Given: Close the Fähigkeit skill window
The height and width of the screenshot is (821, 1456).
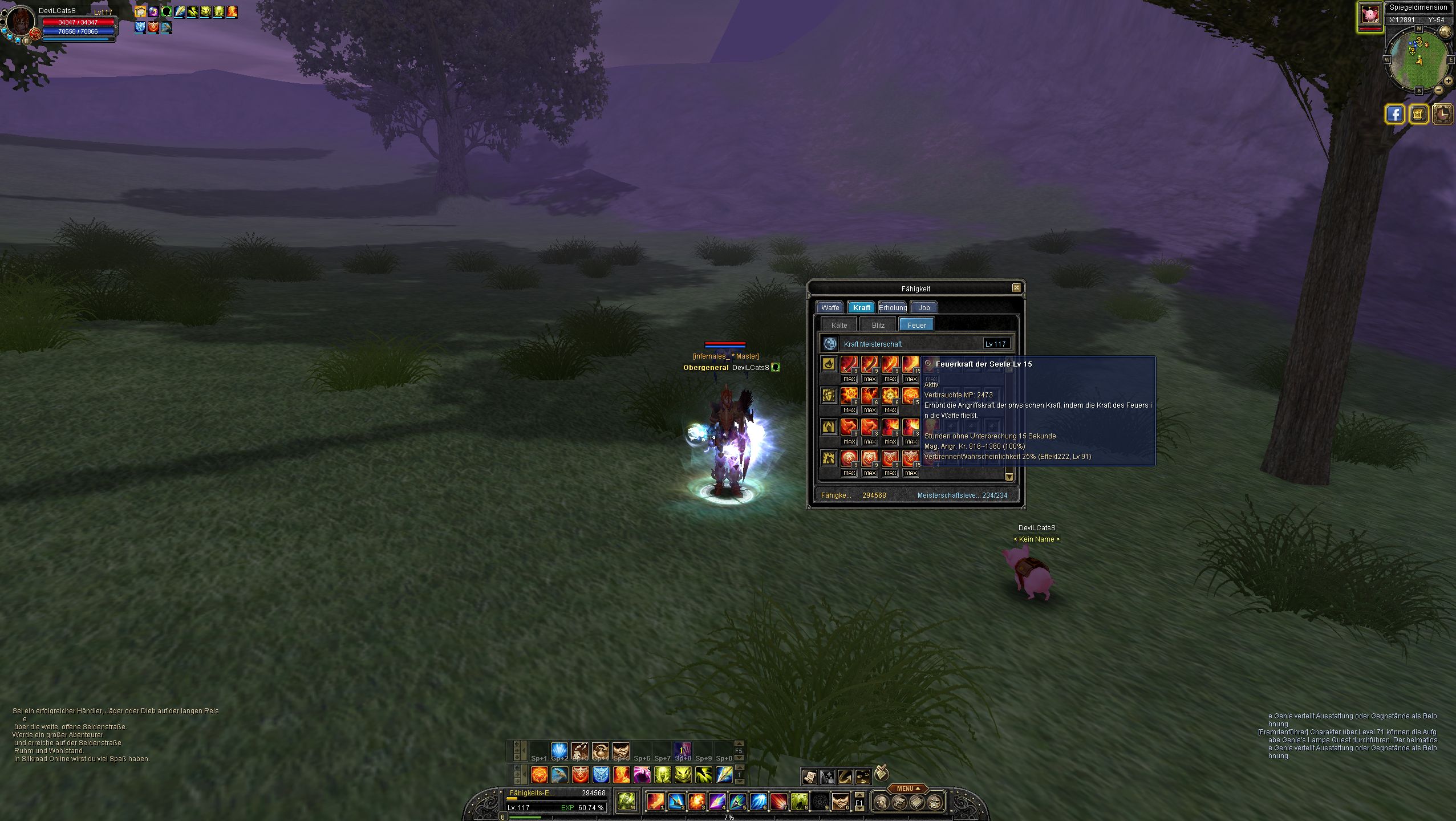Looking at the screenshot, I should [x=1016, y=288].
